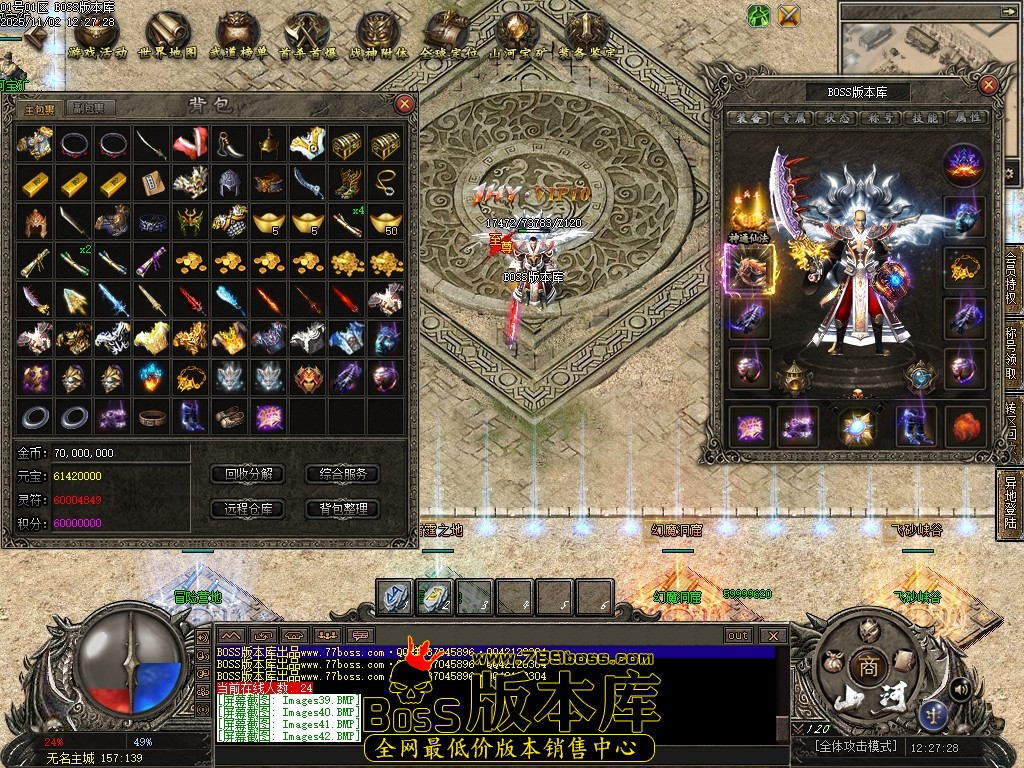The width and height of the screenshot is (1024, 768).
Task: Open the 首杀首爆 first-kill menu
Action: click(307, 35)
